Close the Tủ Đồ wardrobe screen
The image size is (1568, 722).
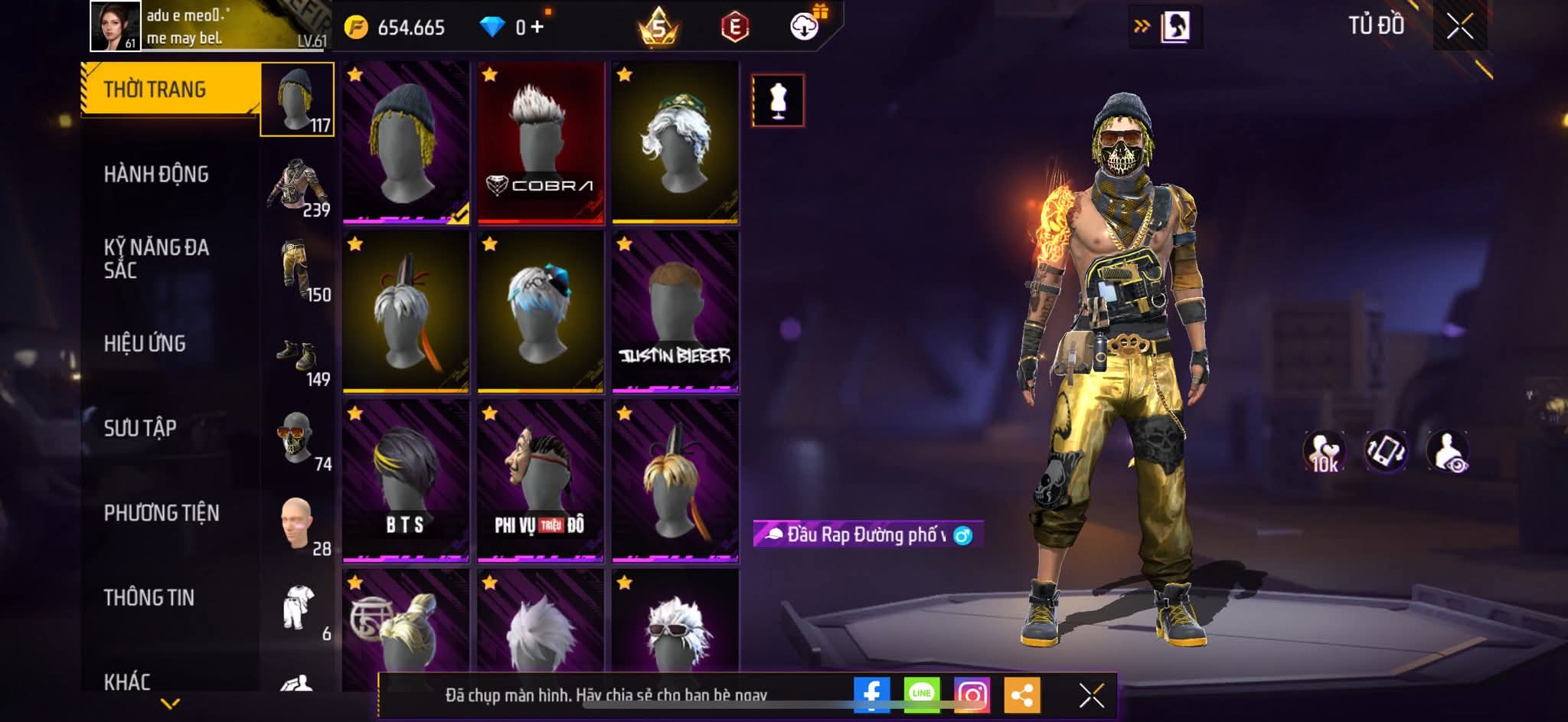click(x=1459, y=27)
